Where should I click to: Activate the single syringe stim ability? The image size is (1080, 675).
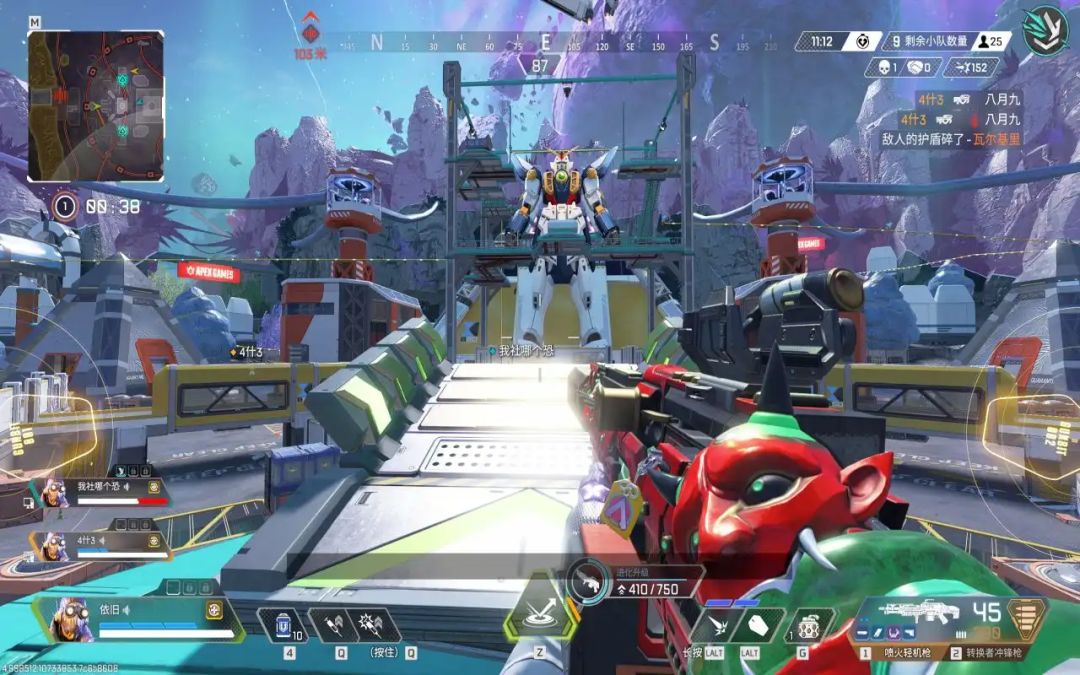pyautogui.click(x=333, y=625)
